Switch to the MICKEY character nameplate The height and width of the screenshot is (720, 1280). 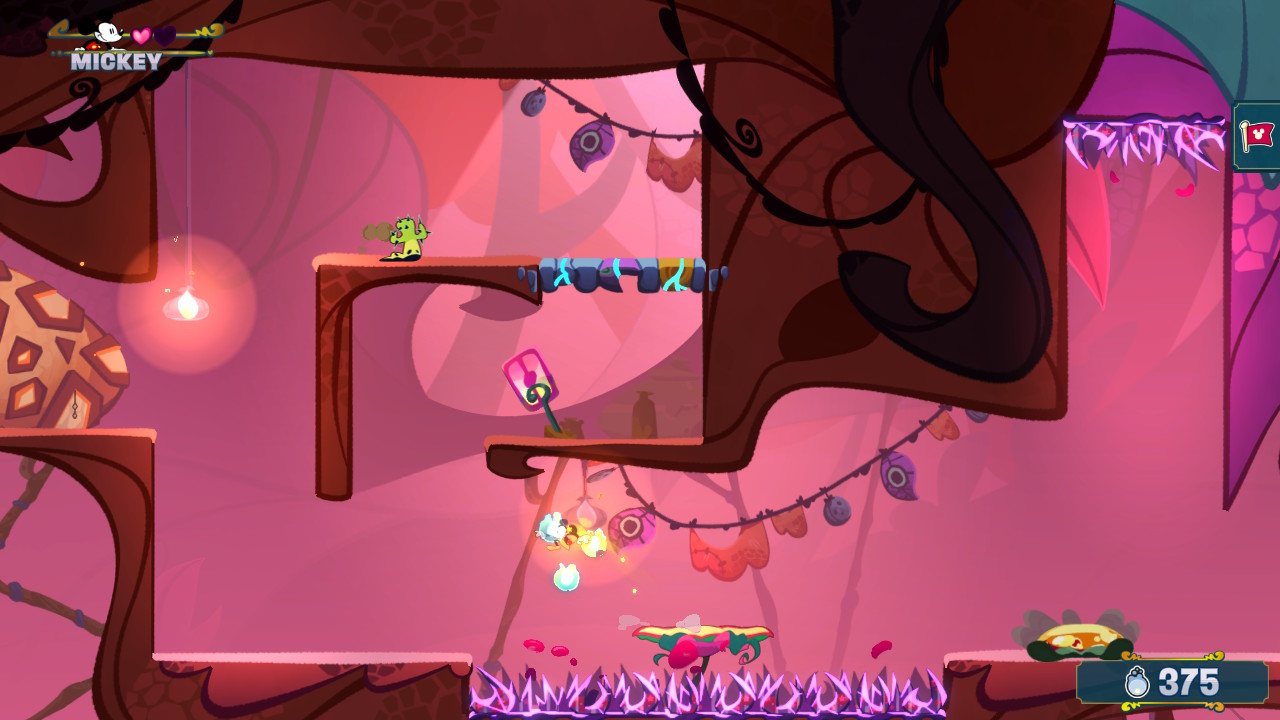click(x=113, y=61)
